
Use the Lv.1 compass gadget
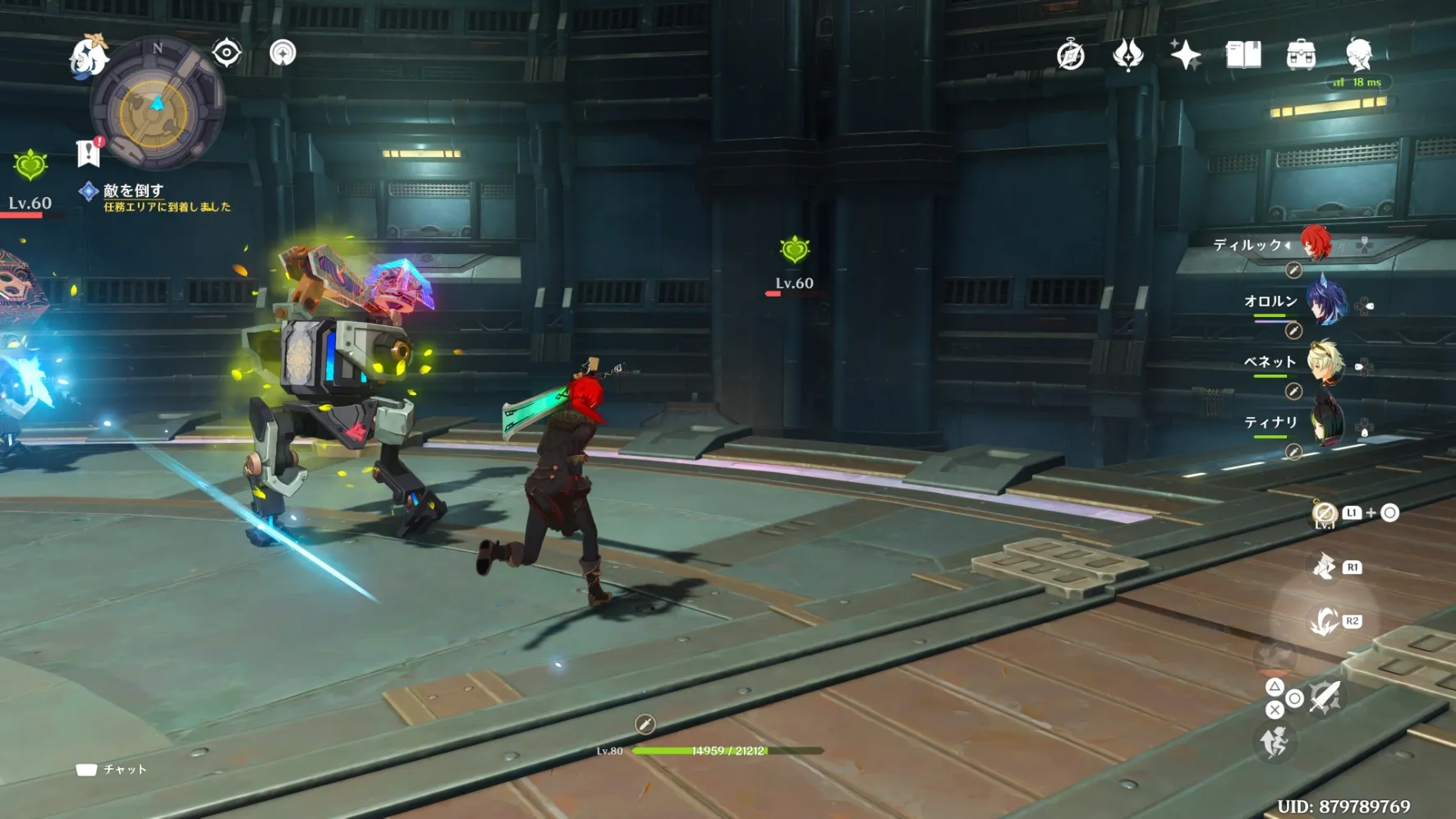1324,513
